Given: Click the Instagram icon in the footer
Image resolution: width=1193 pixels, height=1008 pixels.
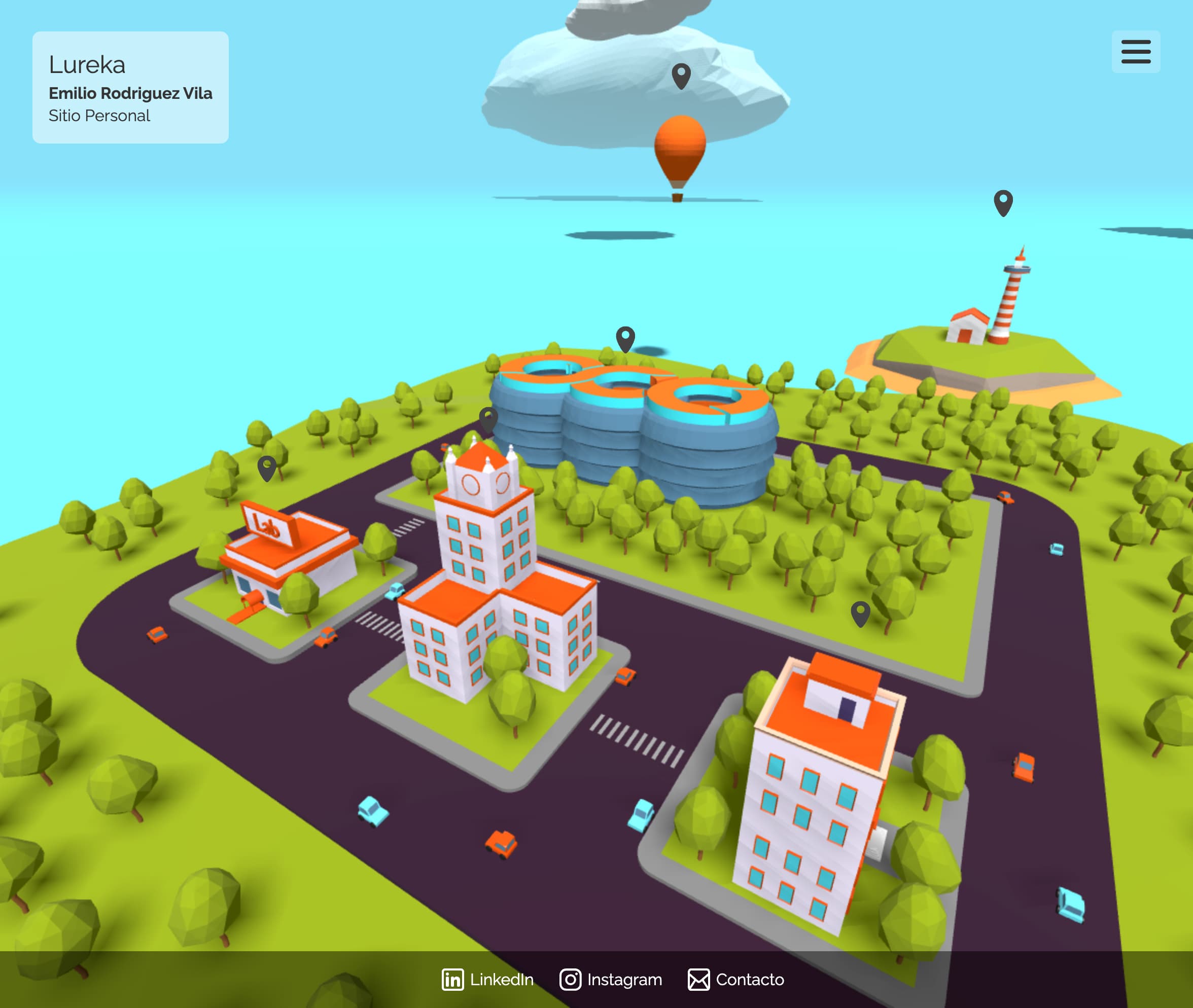Looking at the screenshot, I should tap(571, 980).
